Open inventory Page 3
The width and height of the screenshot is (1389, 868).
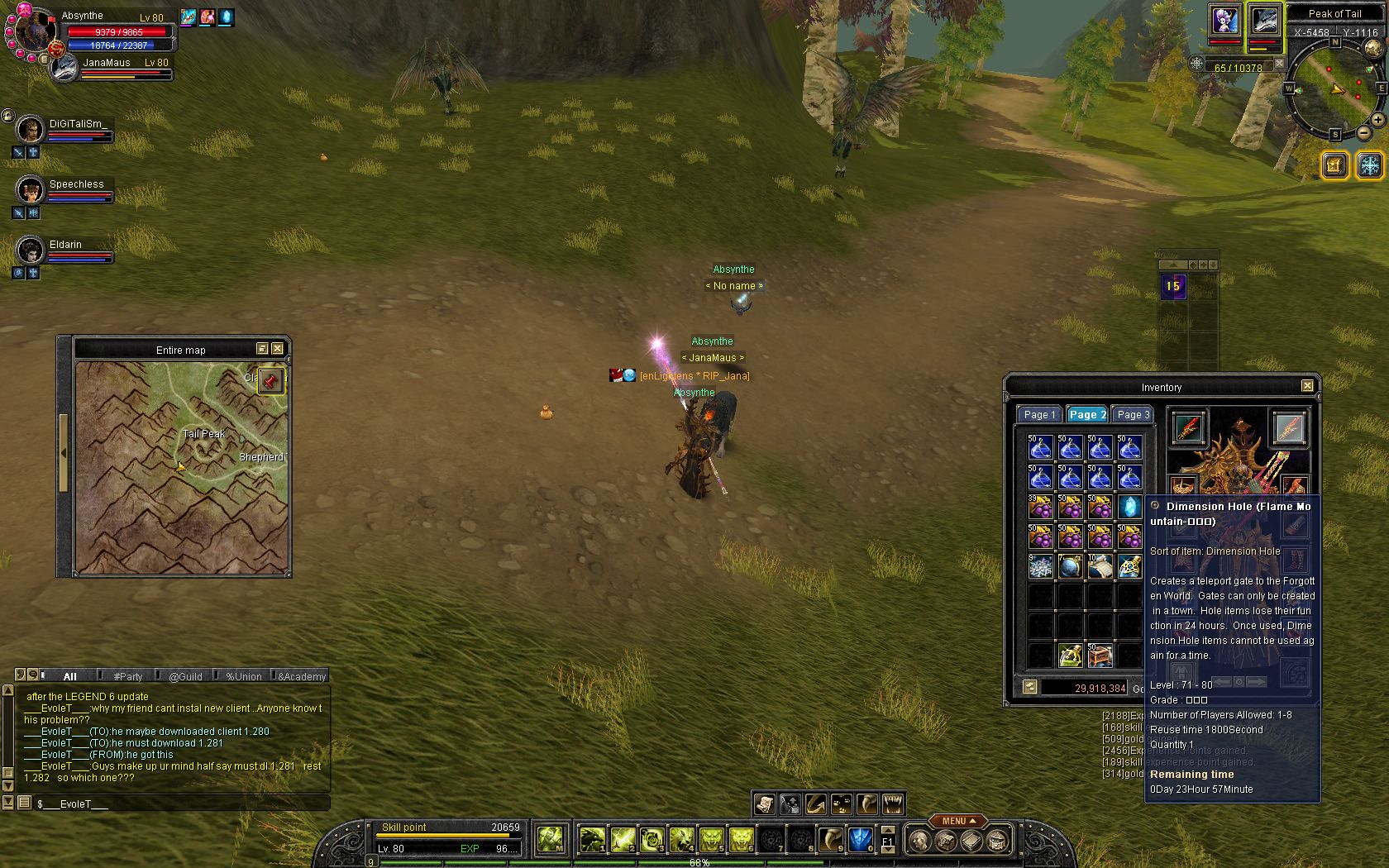1133,415
